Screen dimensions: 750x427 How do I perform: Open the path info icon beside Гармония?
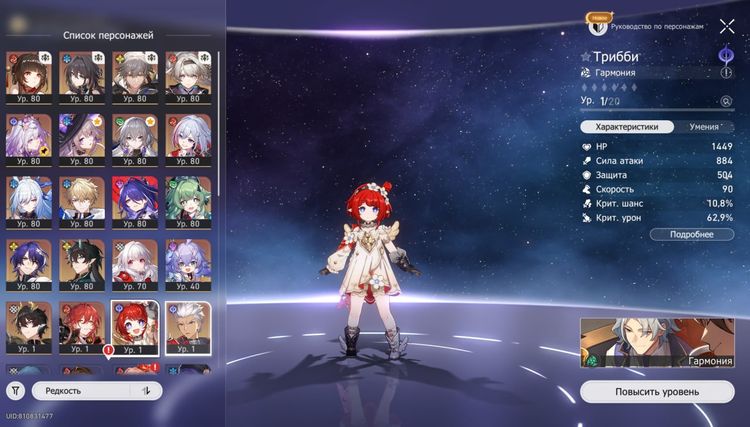pyautogui.click(x=726, y=73)
